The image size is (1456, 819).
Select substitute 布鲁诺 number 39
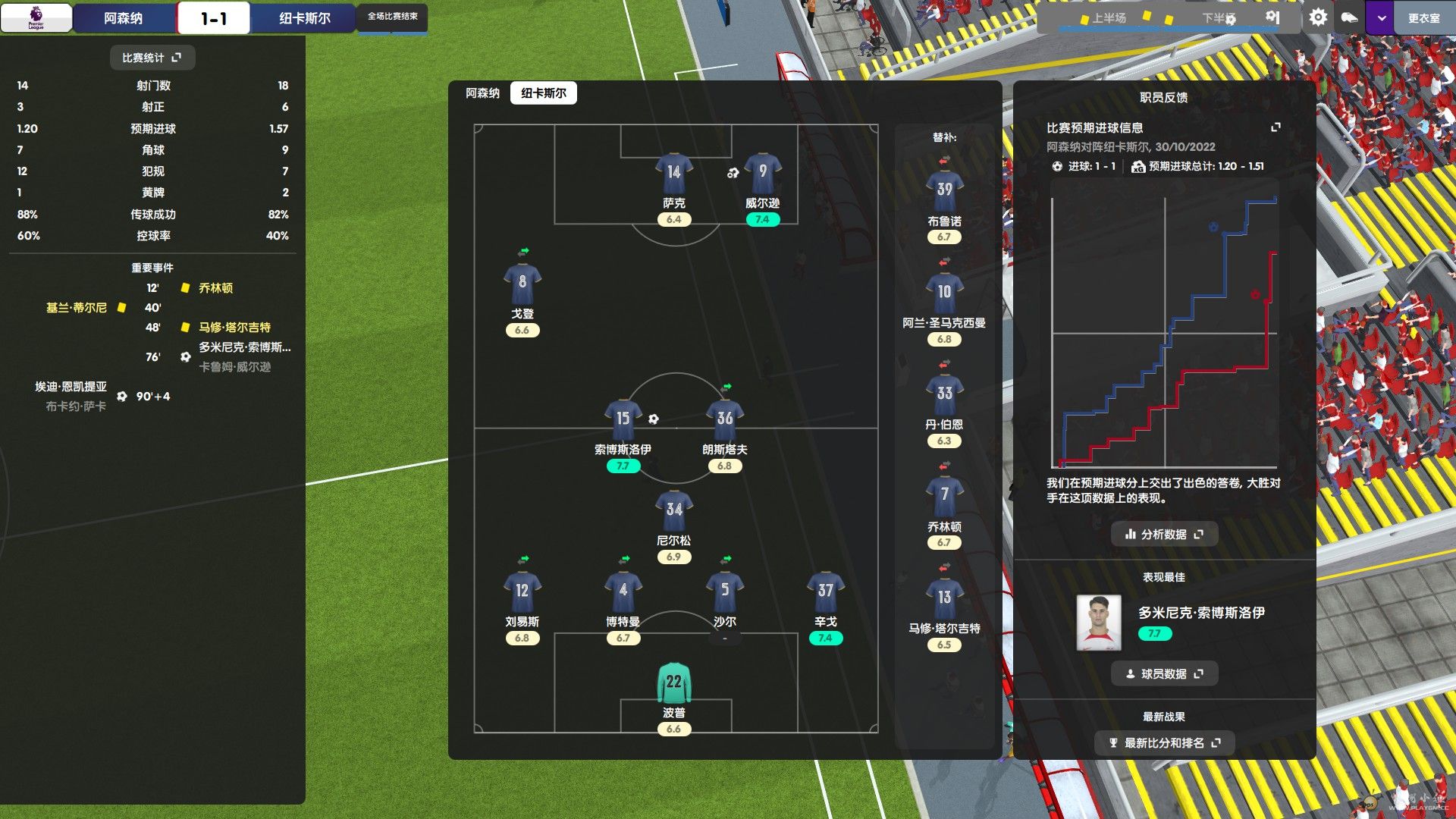(944, 192)
